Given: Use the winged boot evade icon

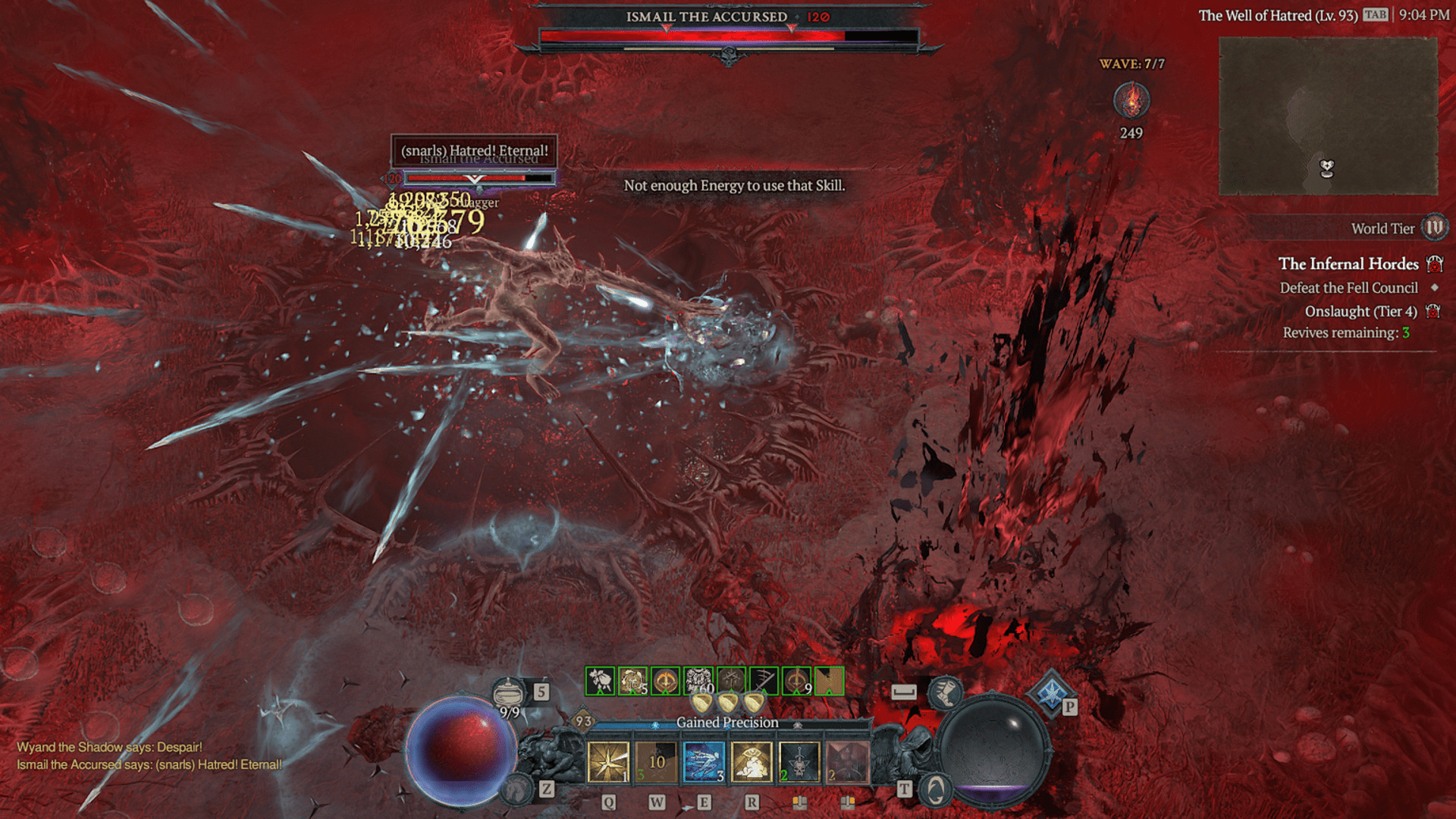Looking at the screenshot, I should (945, 691).
